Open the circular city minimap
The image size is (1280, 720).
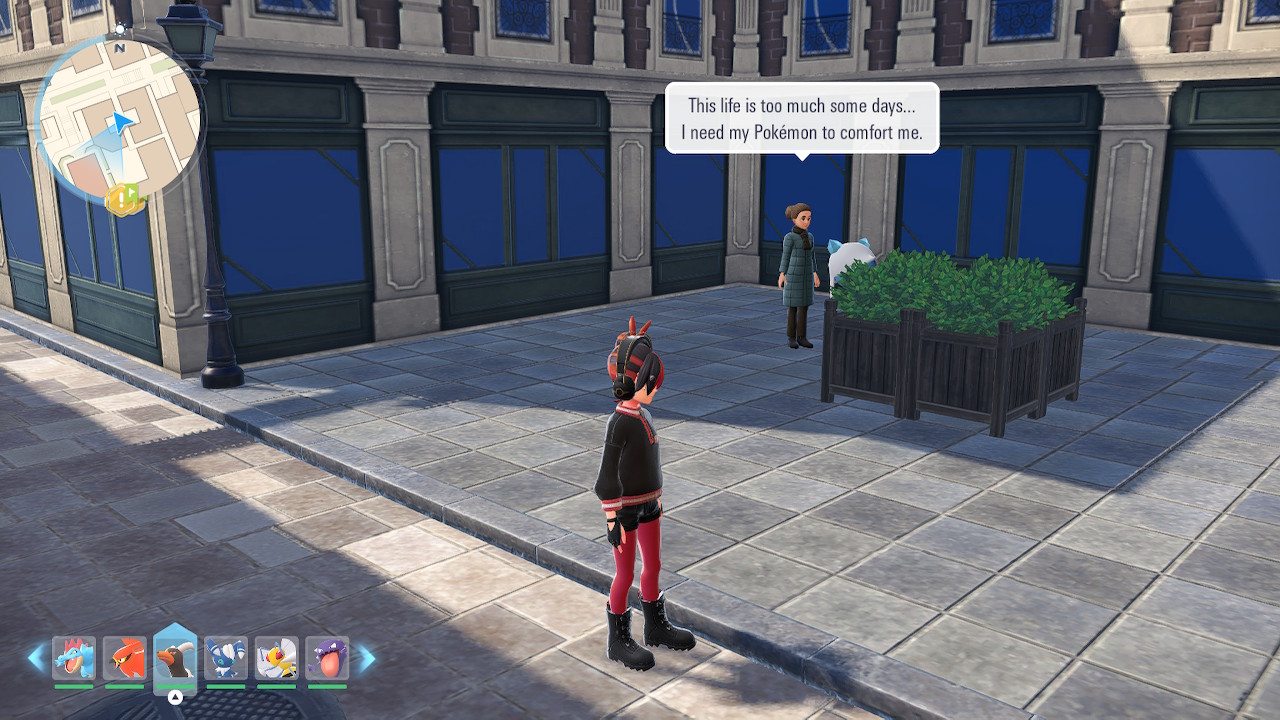[118, 118]
